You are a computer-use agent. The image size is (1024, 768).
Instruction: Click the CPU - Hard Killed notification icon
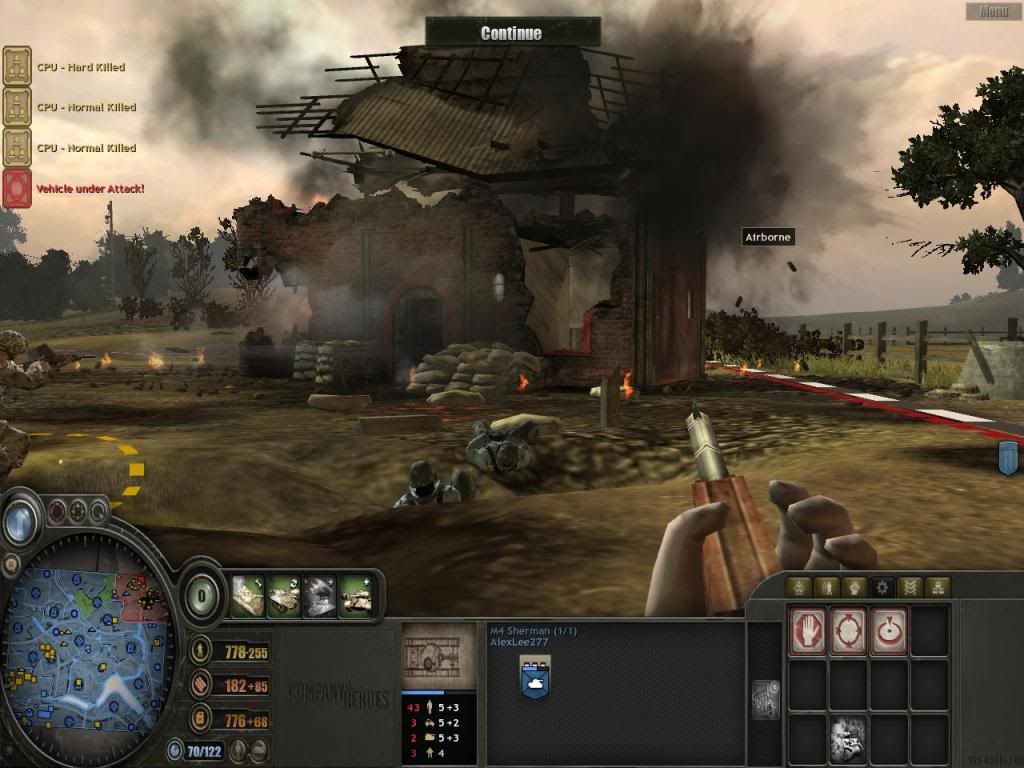point(17,67)
